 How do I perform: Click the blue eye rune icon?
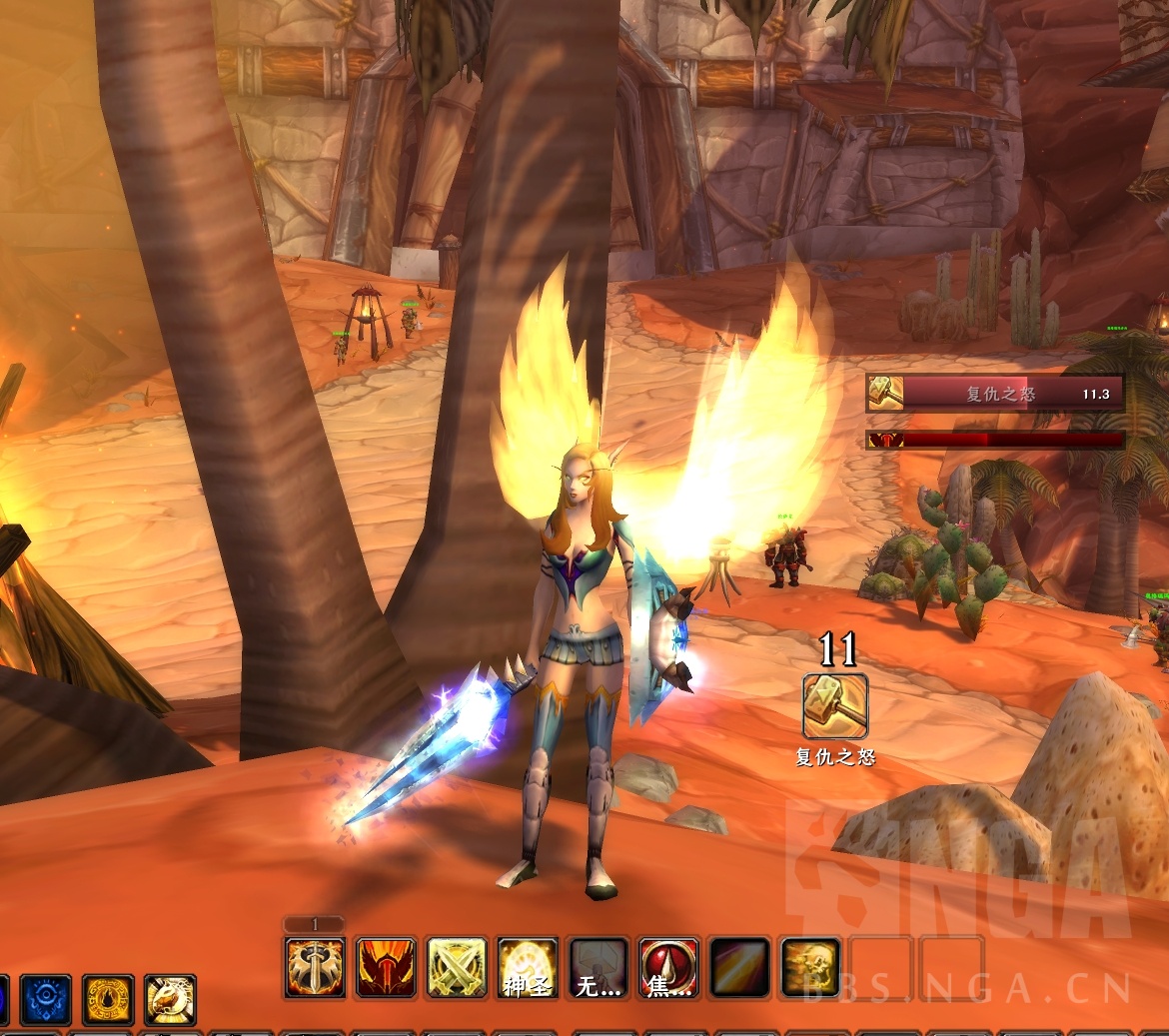(46, 1000)
